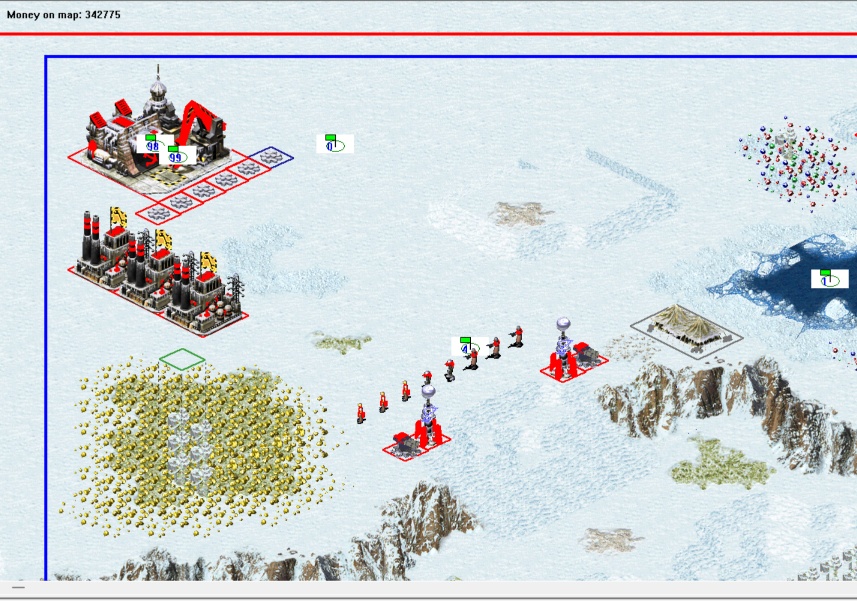Select waypoint flag number 98
This screenshot has height=601, width=857.
pyautogui.click(x=152, y=144)
